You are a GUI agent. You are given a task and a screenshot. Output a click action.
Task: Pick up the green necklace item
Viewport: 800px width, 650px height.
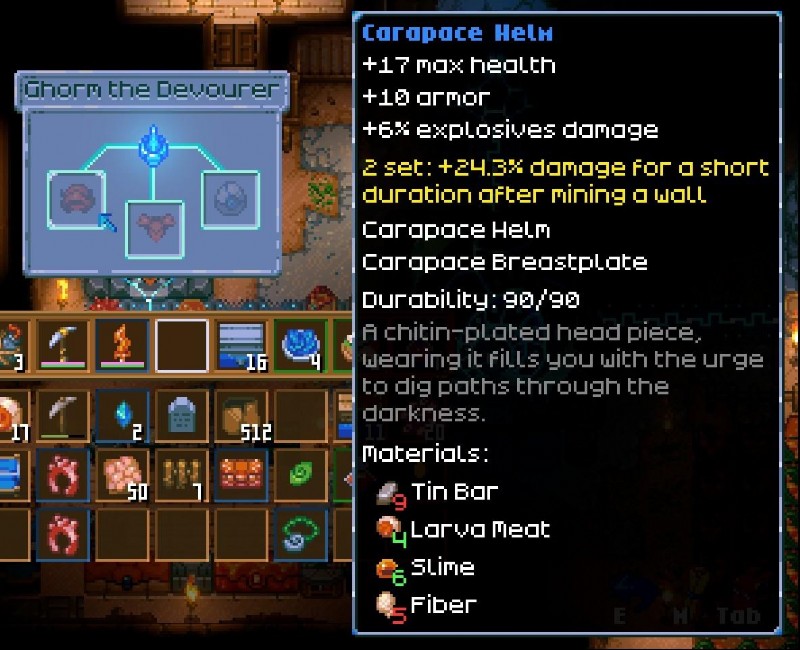point(299,532)
